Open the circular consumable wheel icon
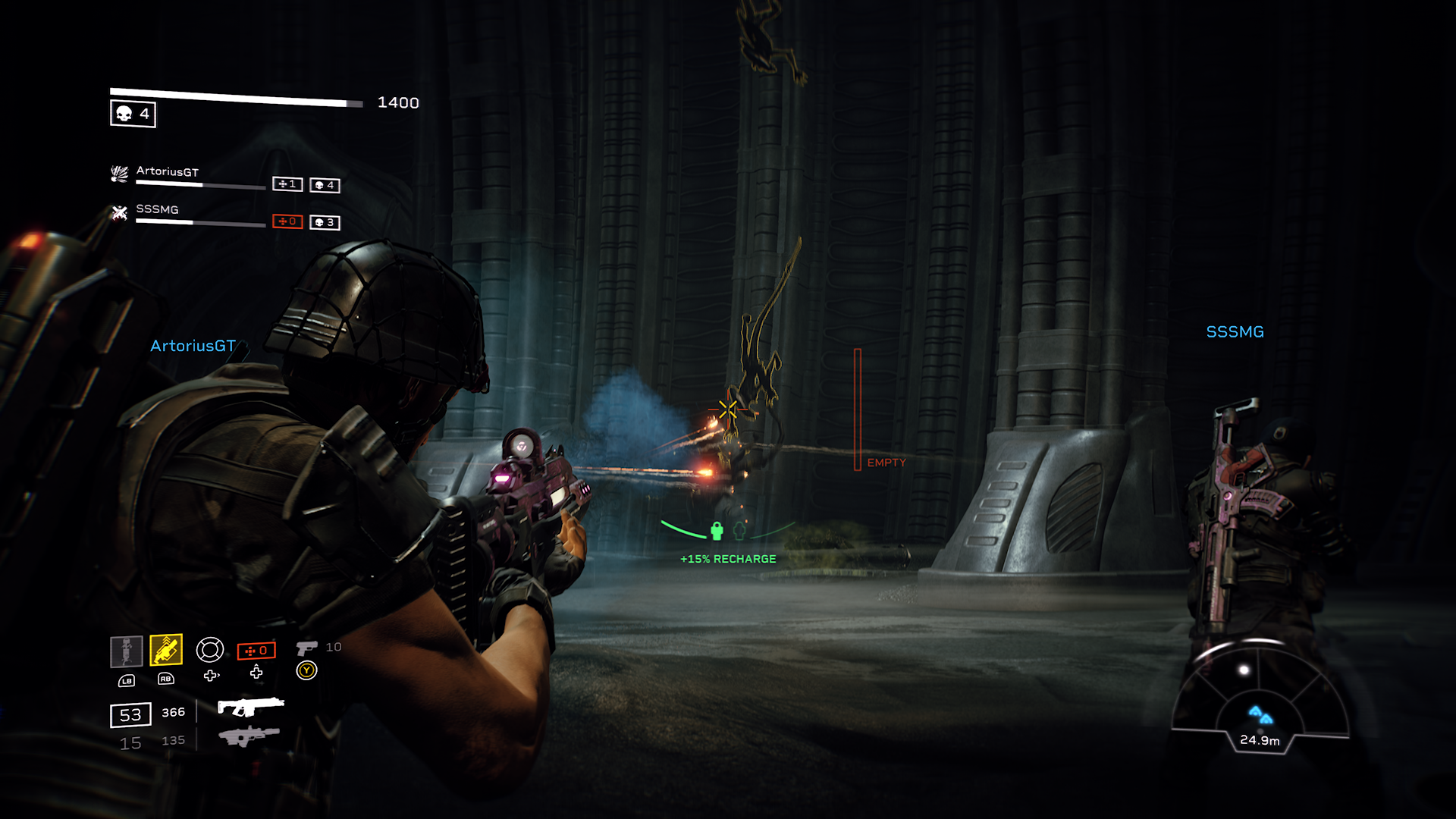Viewport: 1456px width, 819px height. pyautogui.click(x=209, y=650)
